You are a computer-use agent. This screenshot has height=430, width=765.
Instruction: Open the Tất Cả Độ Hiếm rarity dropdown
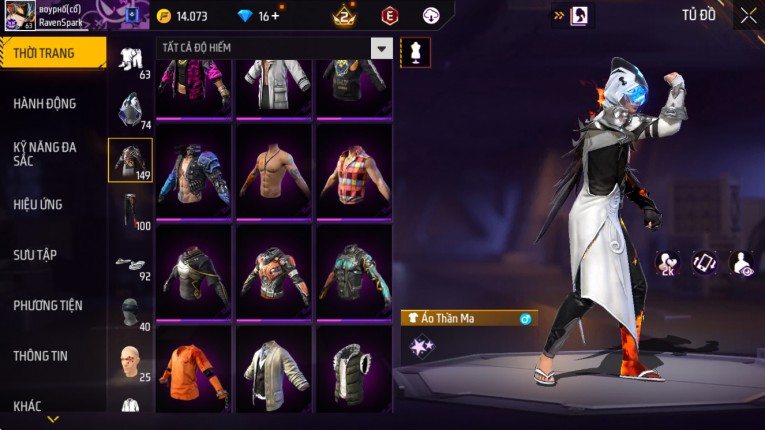(381, 48)
